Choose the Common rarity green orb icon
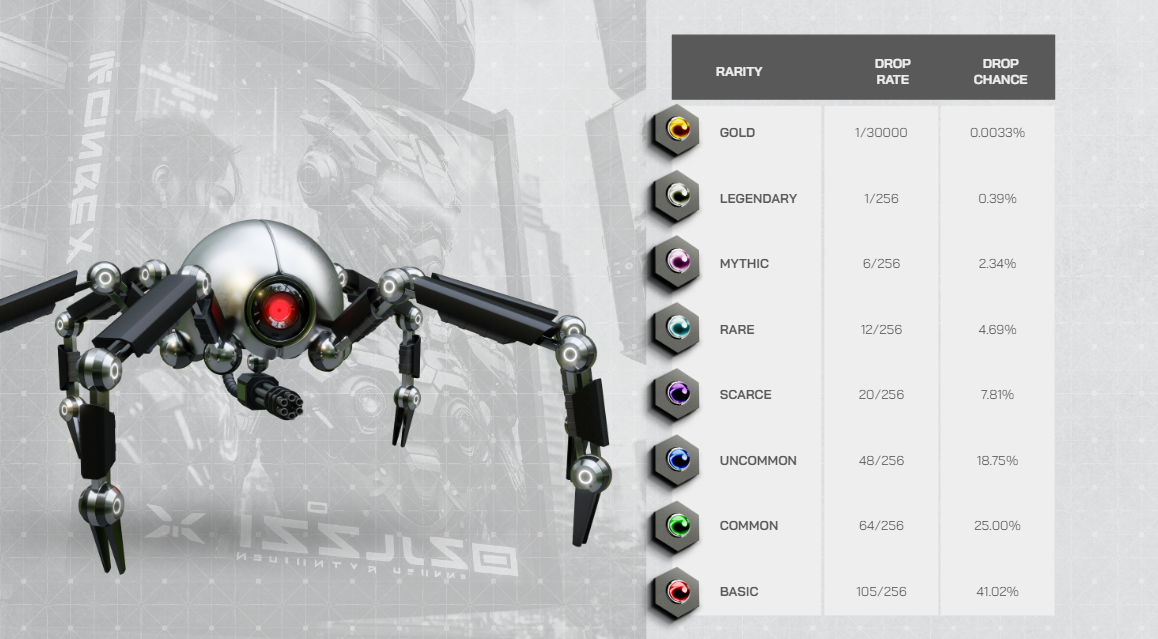 coord(678,524)
